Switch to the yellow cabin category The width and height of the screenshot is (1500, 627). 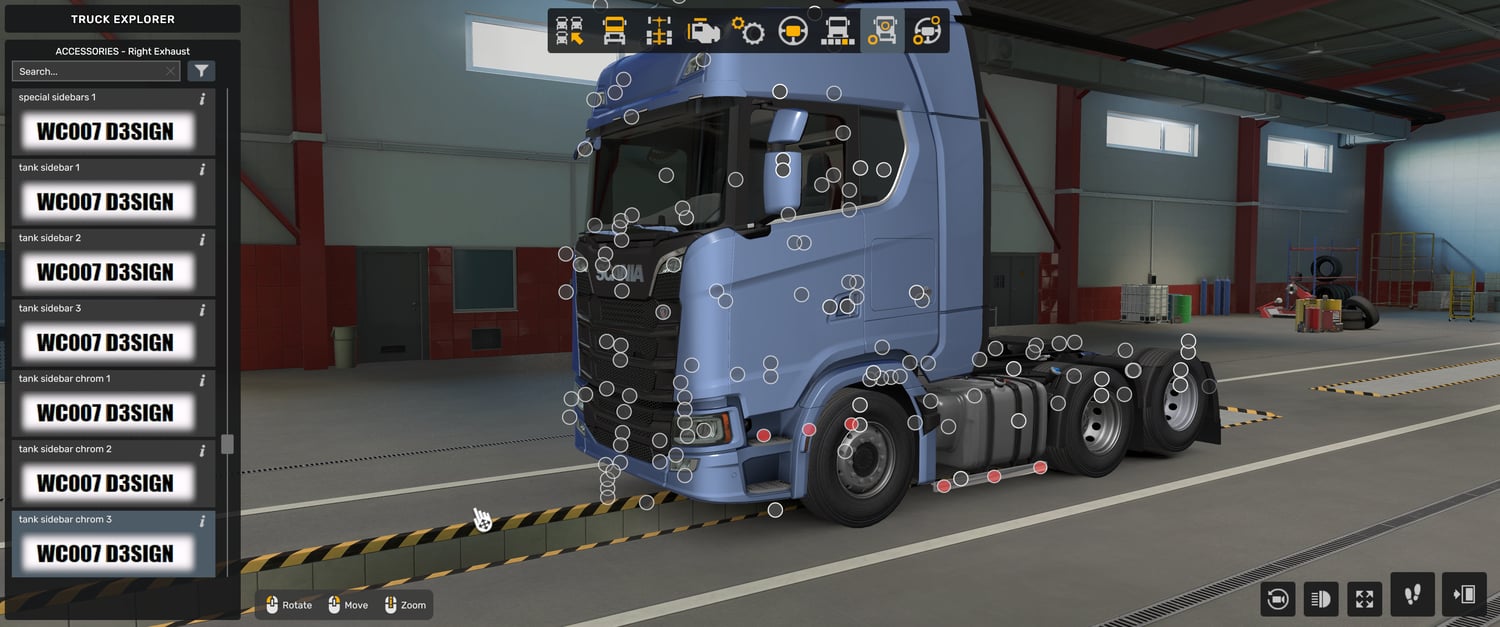(614, 31)
